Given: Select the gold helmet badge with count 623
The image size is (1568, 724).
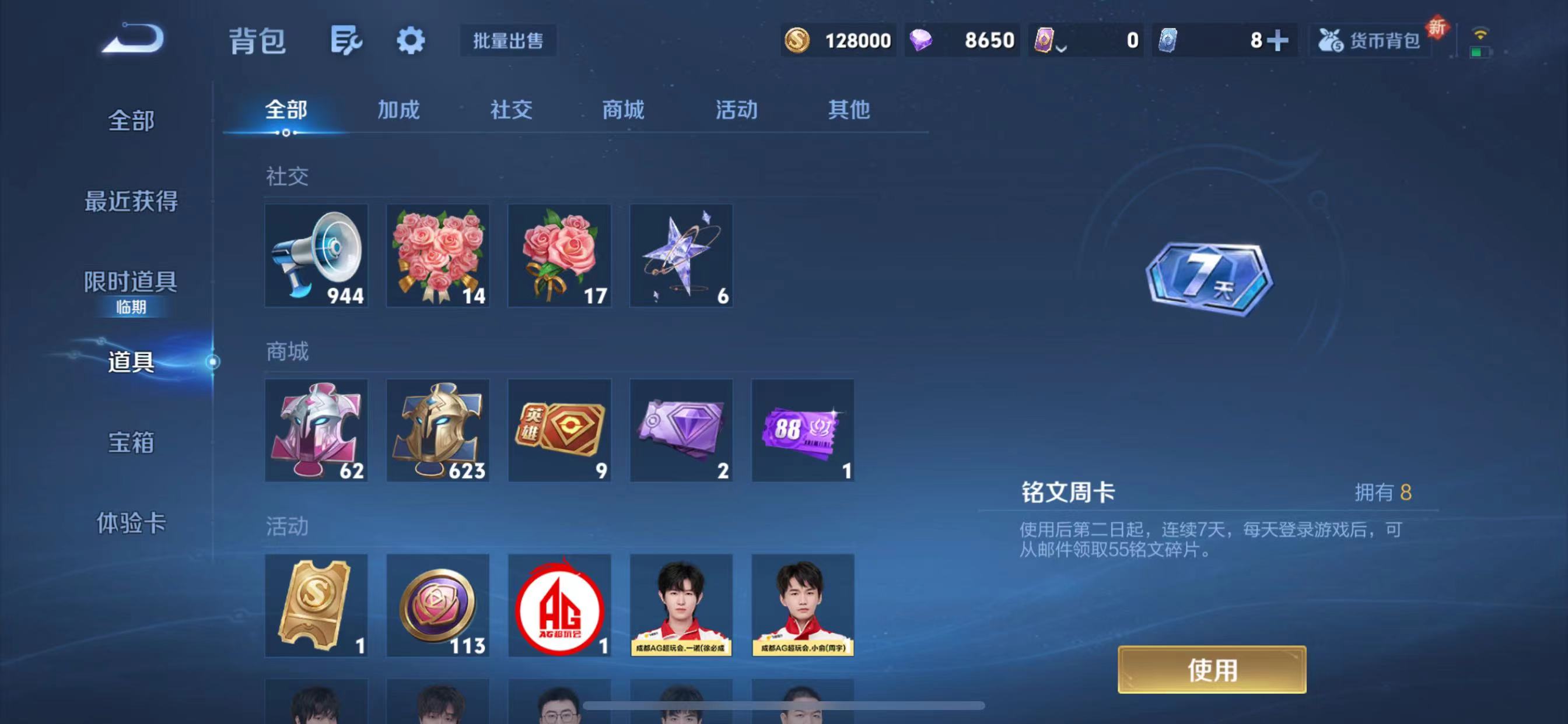Looking at the screenshot, I should pyautogui.click(x=437, y=431).
